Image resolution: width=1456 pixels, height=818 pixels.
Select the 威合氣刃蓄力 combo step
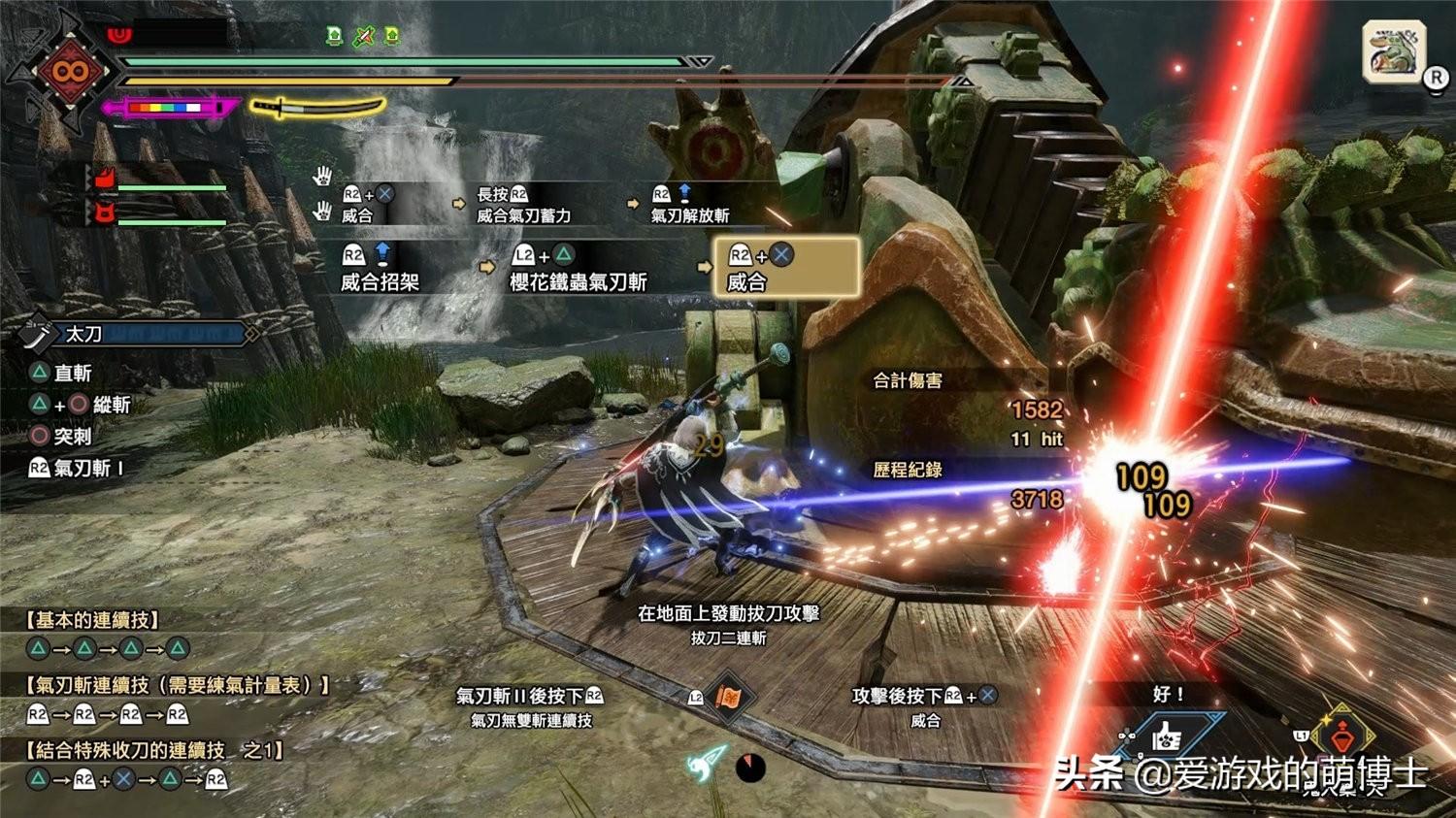[x=523, y=205]
